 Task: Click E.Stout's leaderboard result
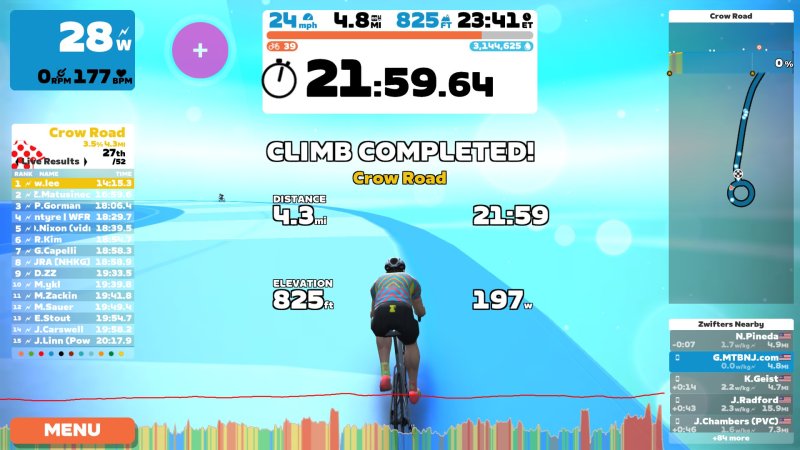coord(73,317)
